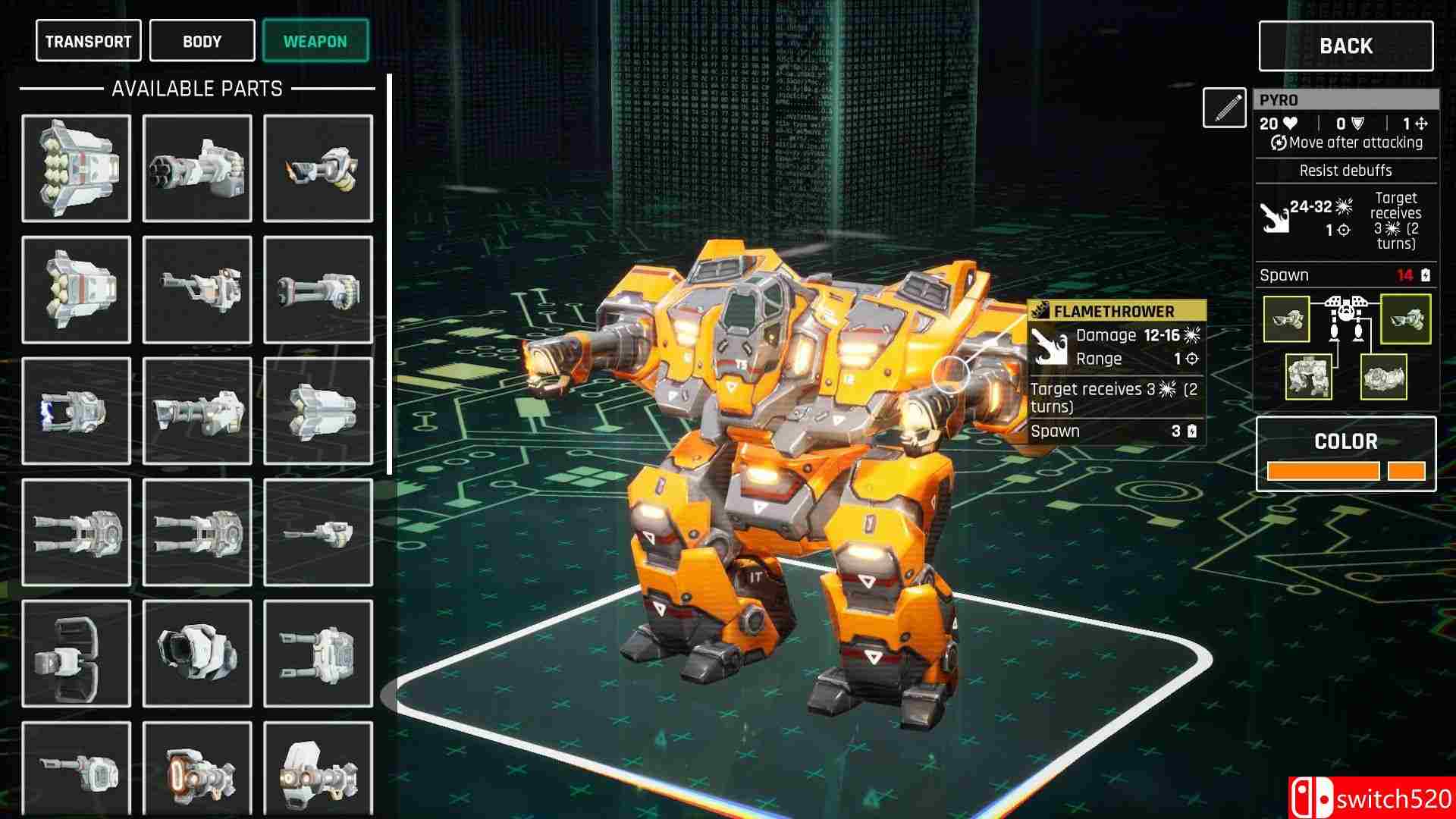Choose the claw clamp weapon part
This screenshot has width=1456, height=819.
pyautogui.click(x=76, y=654)
